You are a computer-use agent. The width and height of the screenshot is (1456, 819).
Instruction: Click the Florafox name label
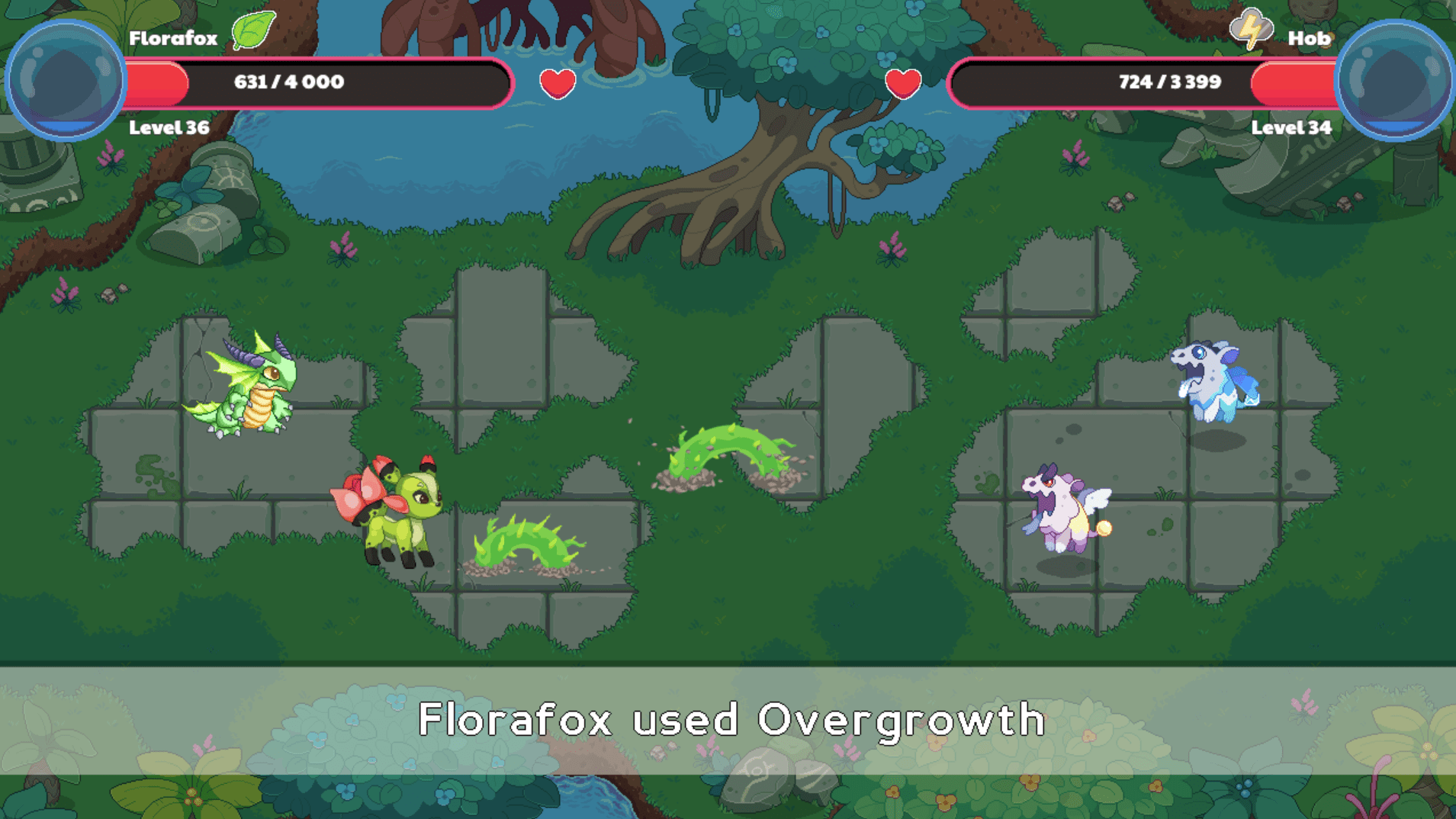tap(173, 37)
